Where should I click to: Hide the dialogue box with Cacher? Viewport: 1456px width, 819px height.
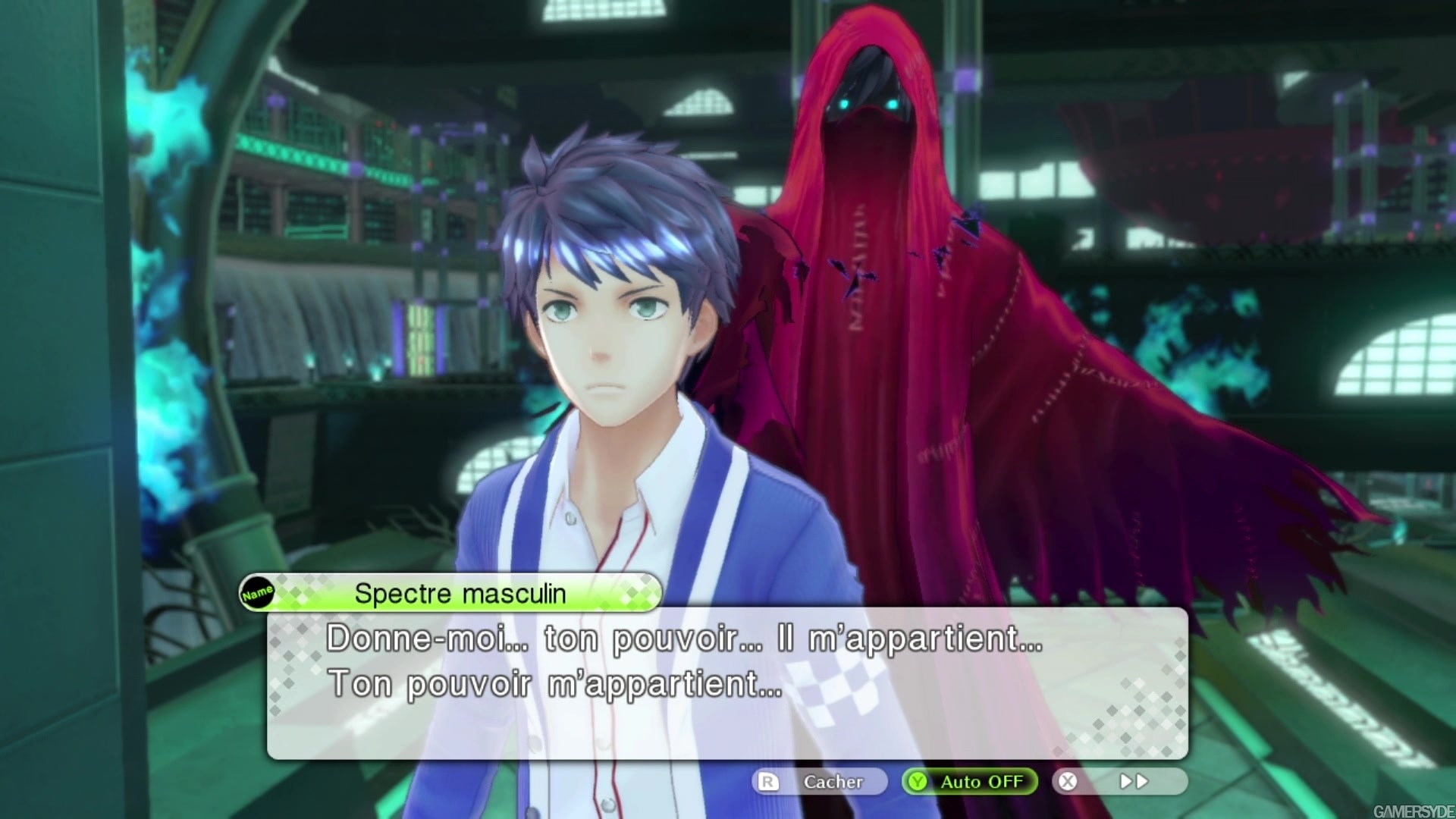[820, 782]
